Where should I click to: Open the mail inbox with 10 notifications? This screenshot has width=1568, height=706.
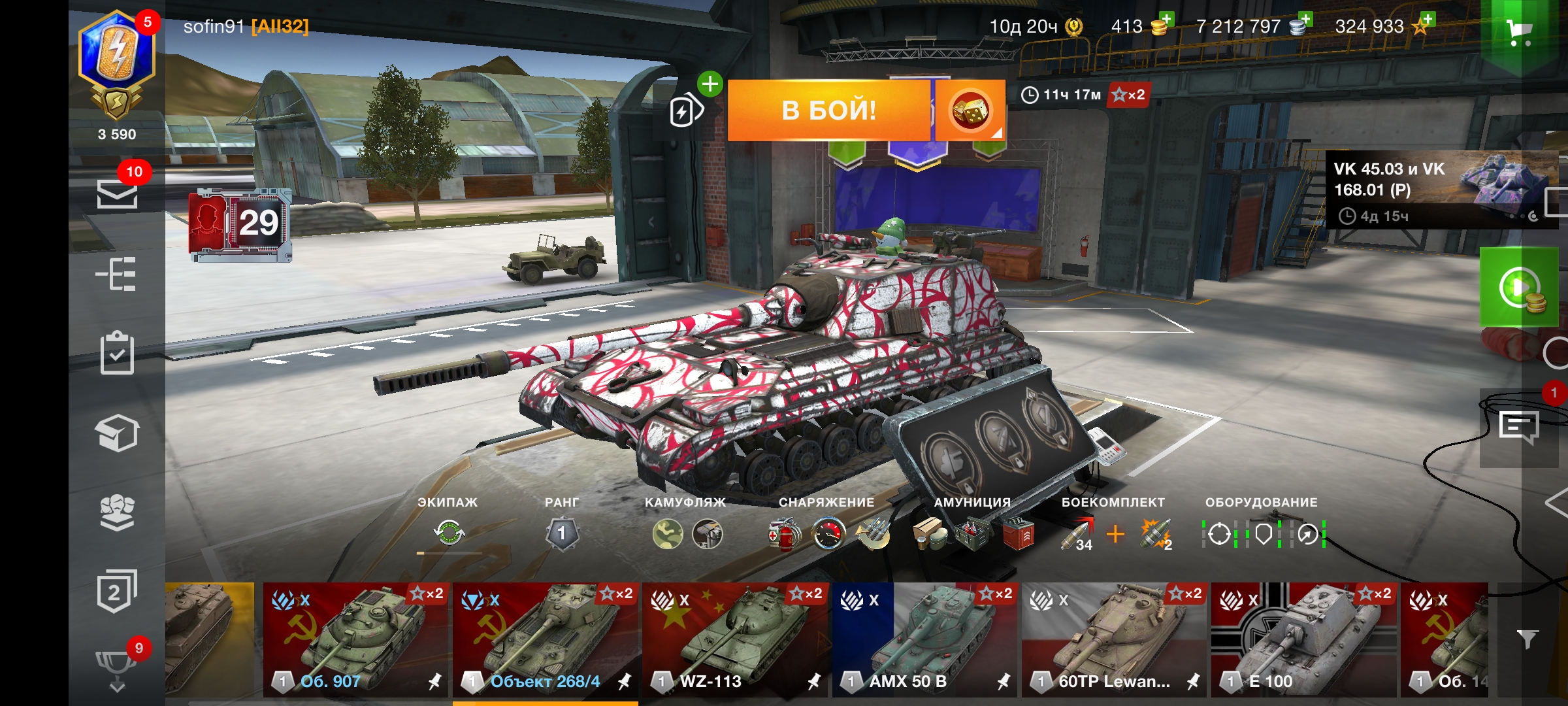coord(117,193)
